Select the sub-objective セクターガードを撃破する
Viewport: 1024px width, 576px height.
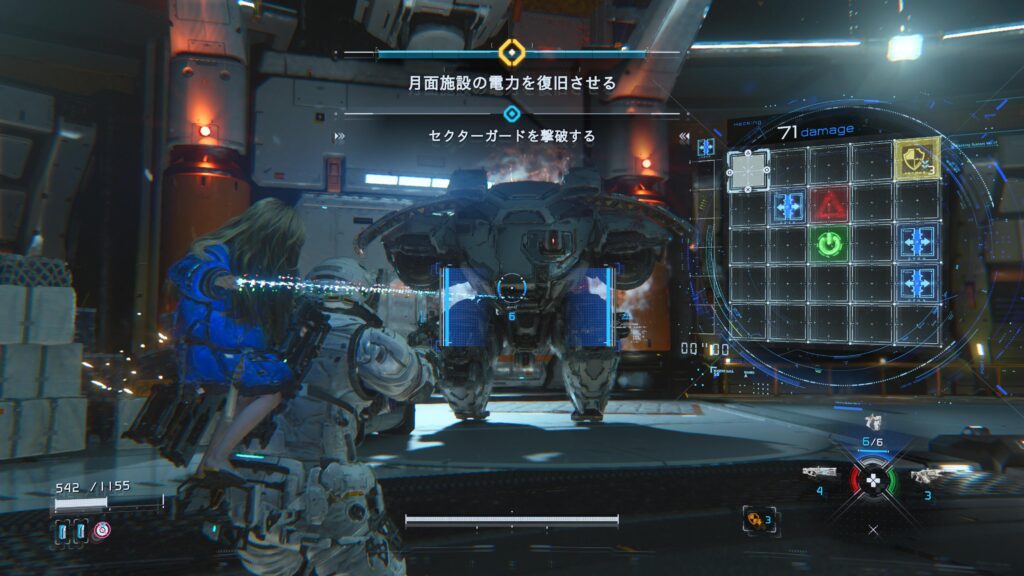click(512, 135)
